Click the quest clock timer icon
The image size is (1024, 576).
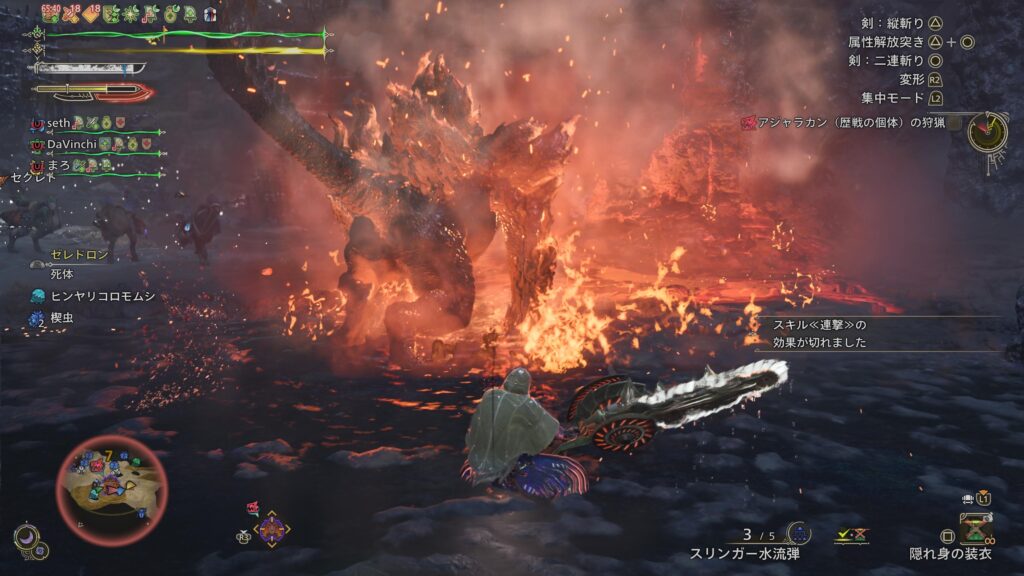tap(987, 132)
